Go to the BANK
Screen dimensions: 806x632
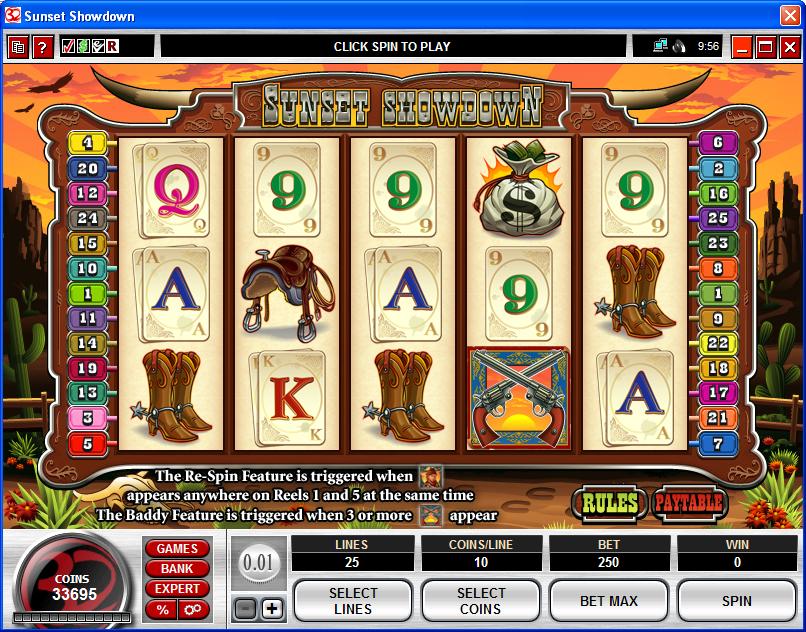point(177,569)
